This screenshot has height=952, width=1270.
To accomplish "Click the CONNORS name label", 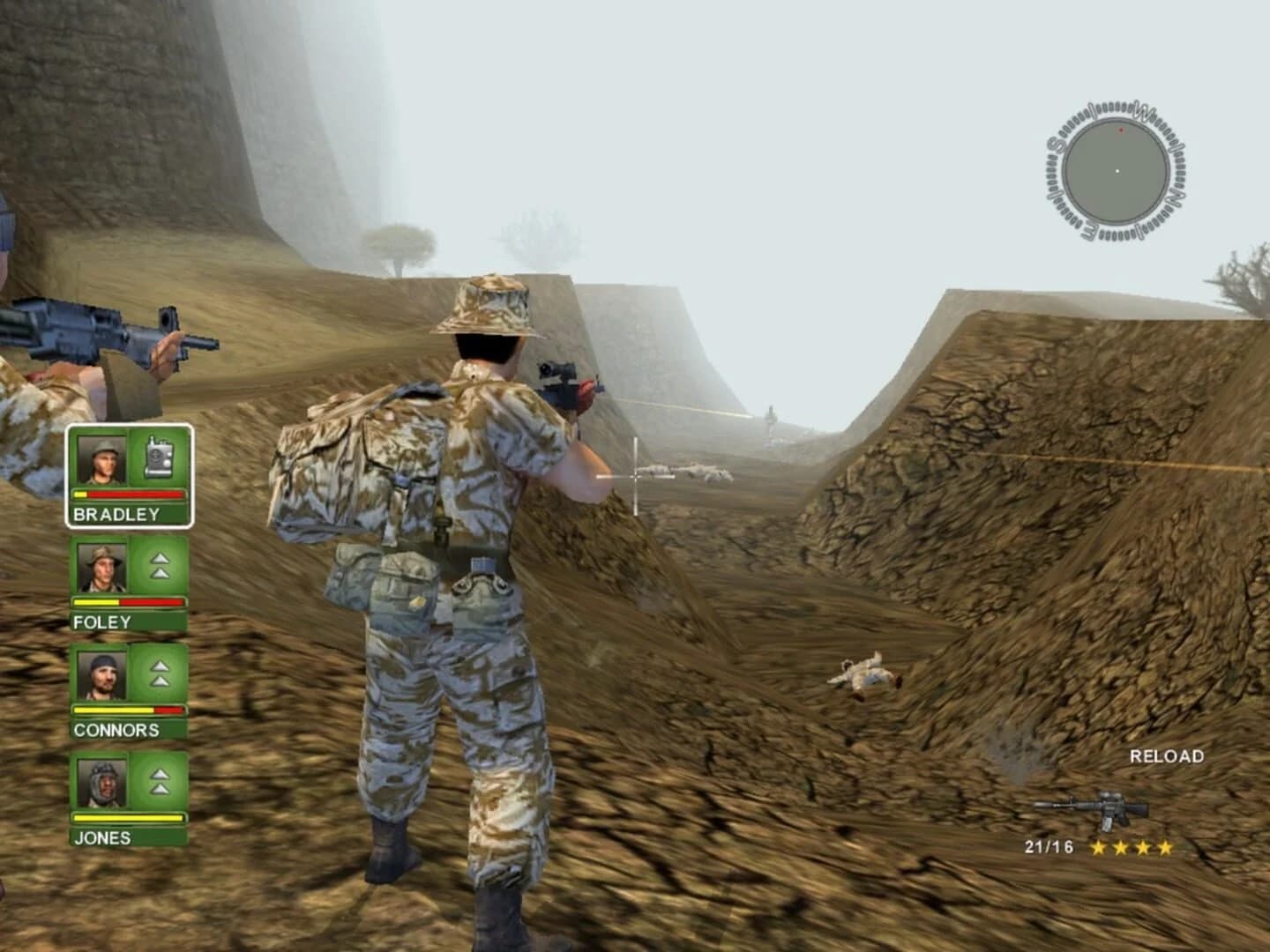I will (x=116, y=731).
